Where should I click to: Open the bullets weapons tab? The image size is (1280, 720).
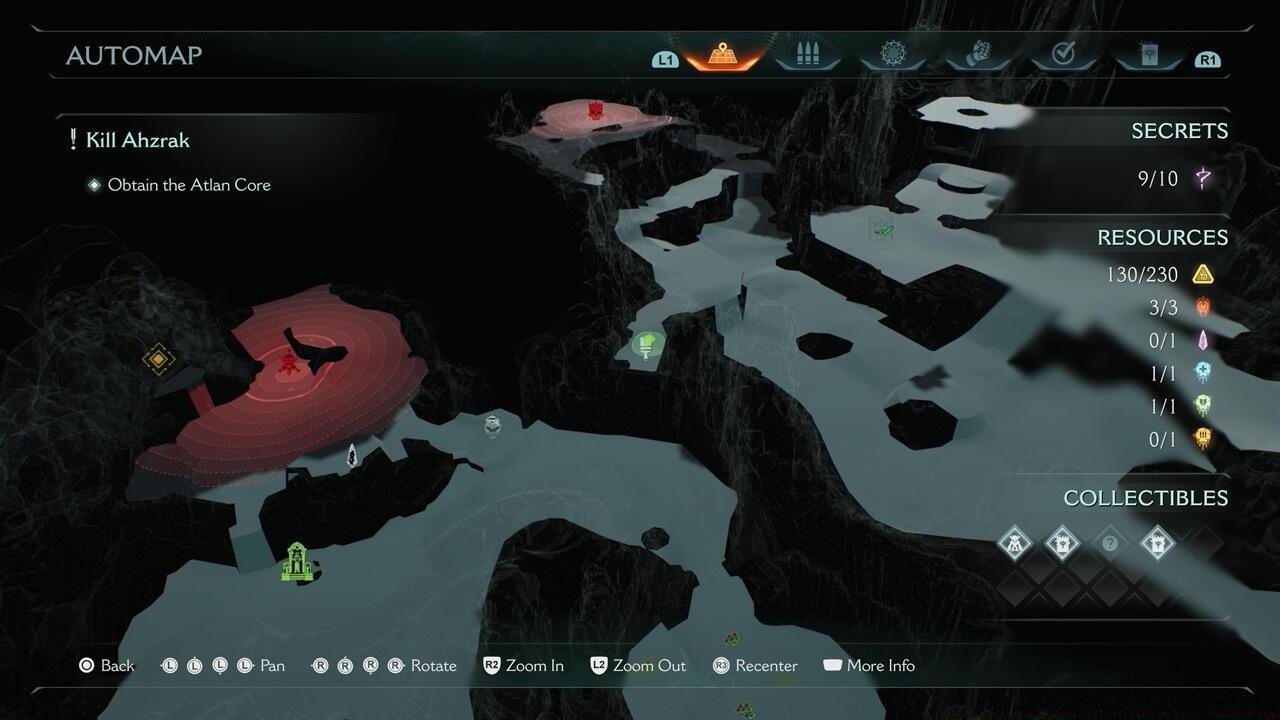(807, 55)
